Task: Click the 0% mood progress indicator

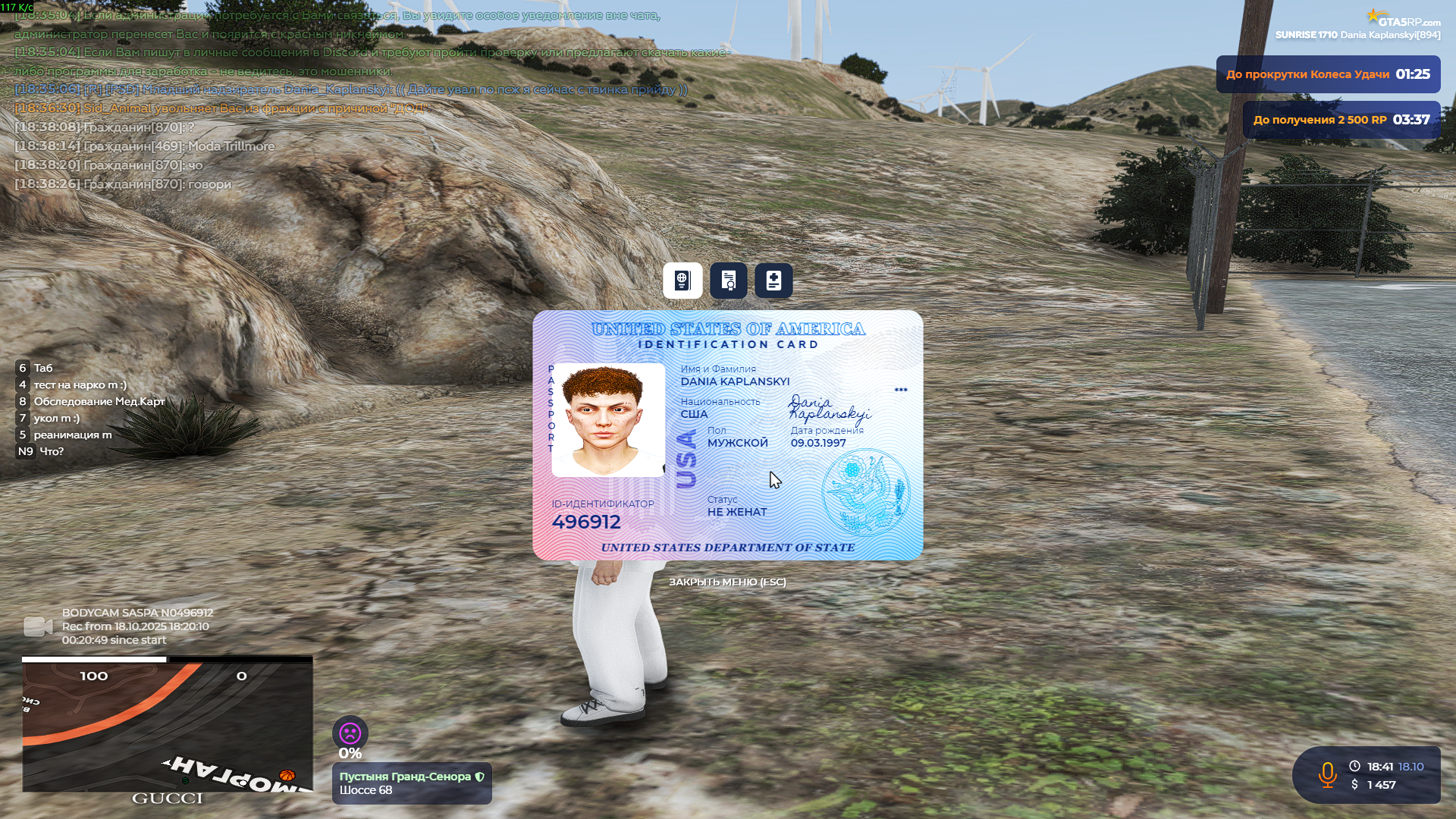Action: (350, 753)
